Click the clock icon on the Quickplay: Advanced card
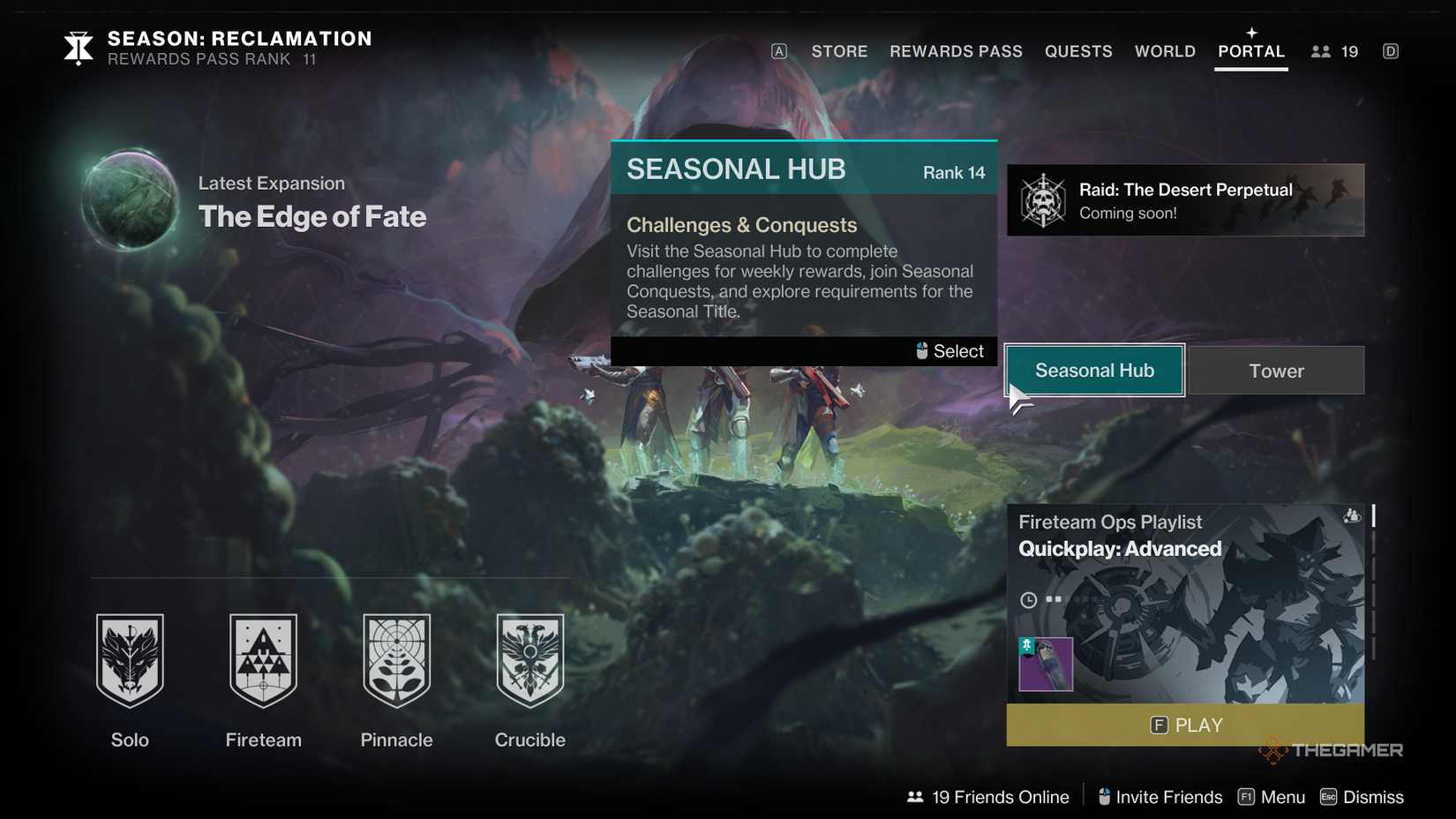Screen dimensions: 1456x819 click(x=1028, y=599)
